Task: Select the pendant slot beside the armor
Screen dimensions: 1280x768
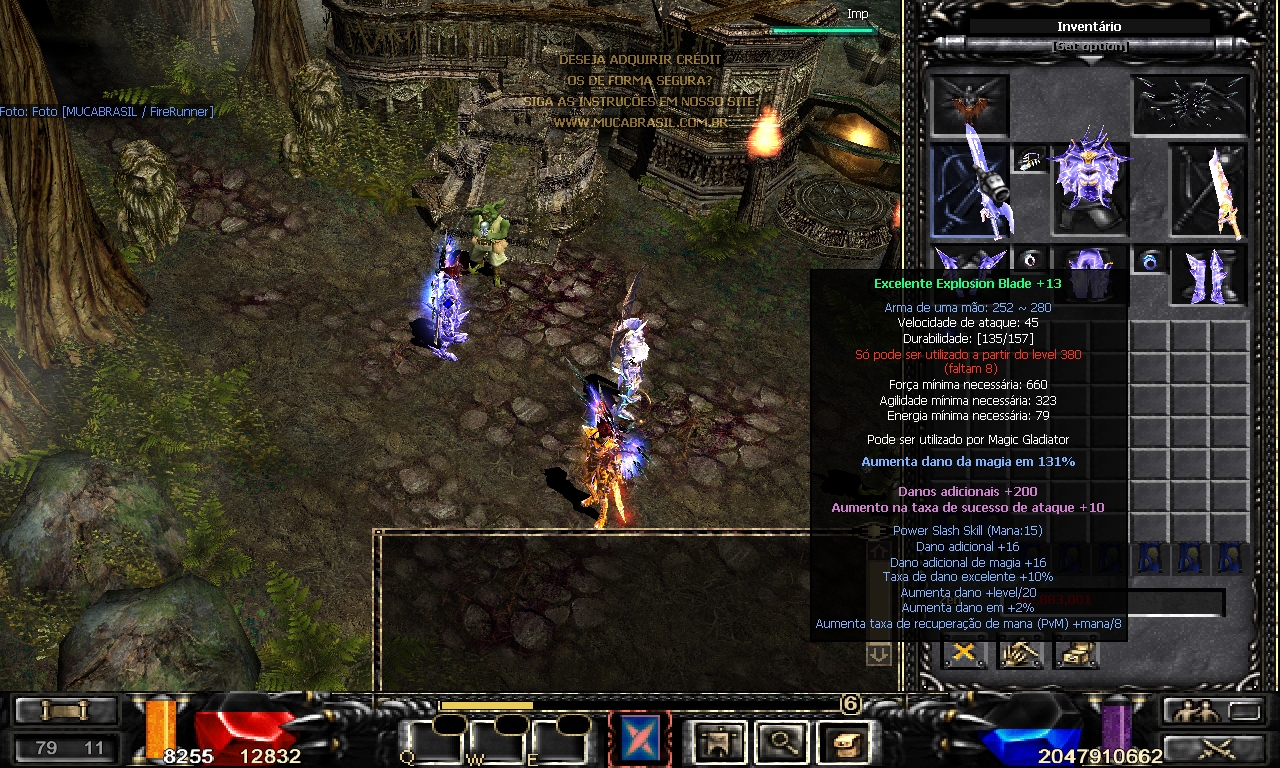Action: click(x=1030, y=159)
